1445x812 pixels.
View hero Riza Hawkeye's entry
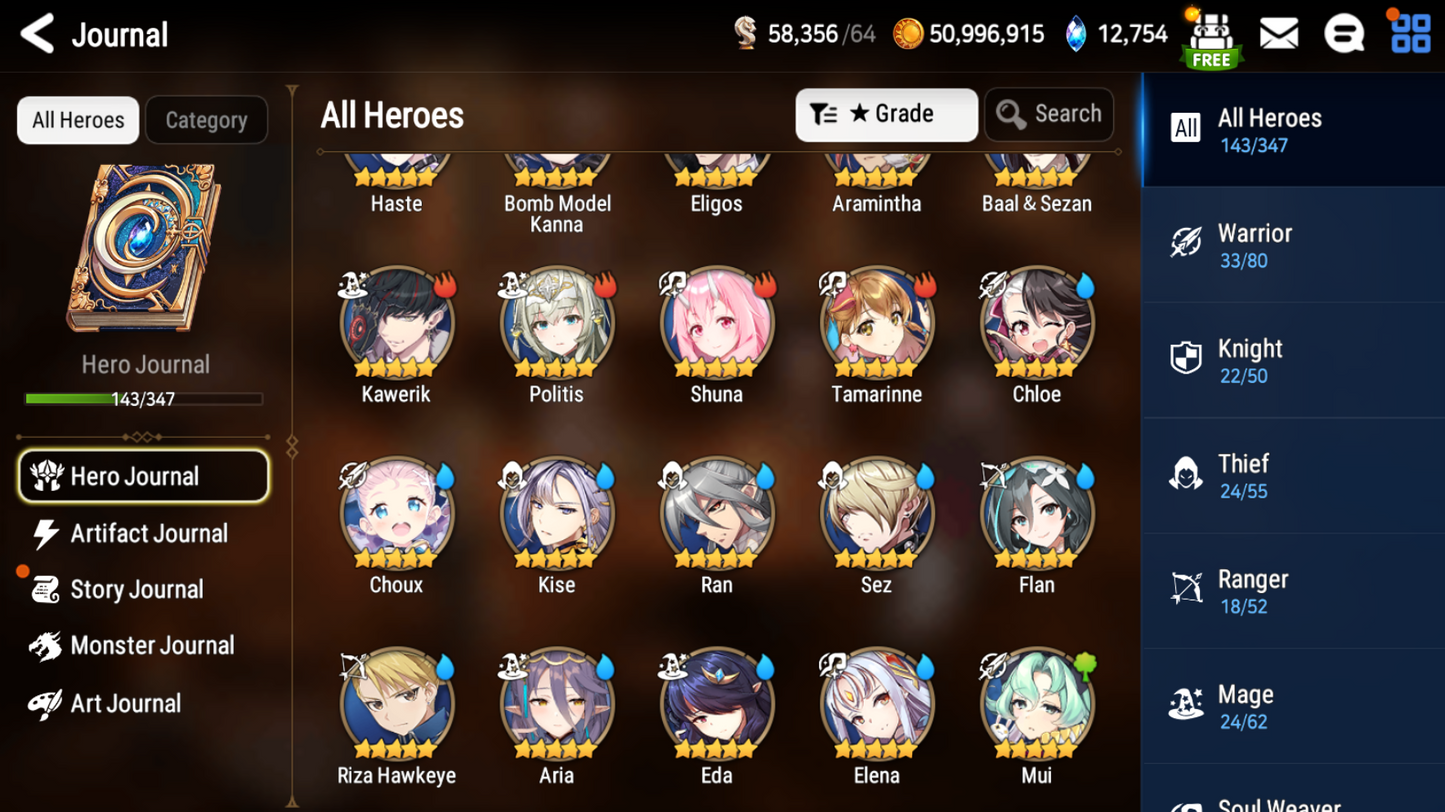tap(397, 705)
